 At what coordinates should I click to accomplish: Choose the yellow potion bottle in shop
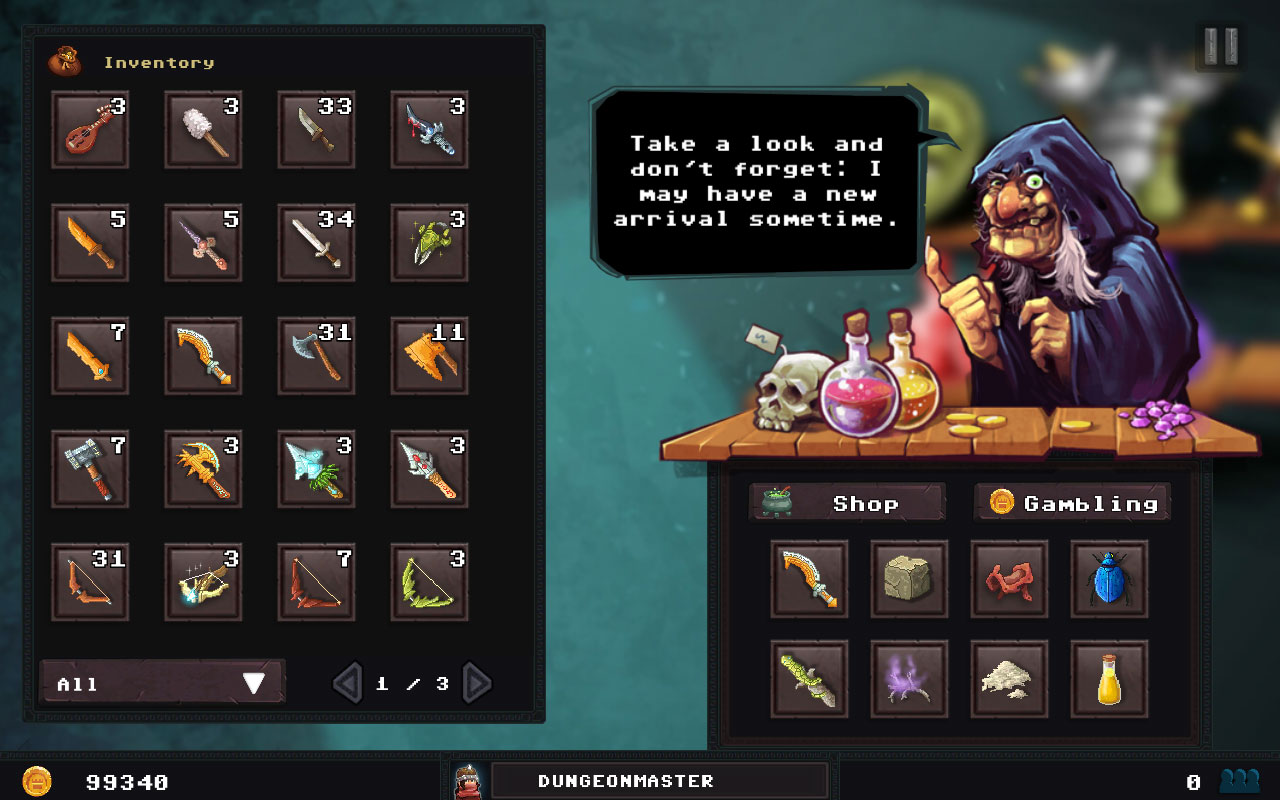pyautogui.click(x=1109, y=679)
